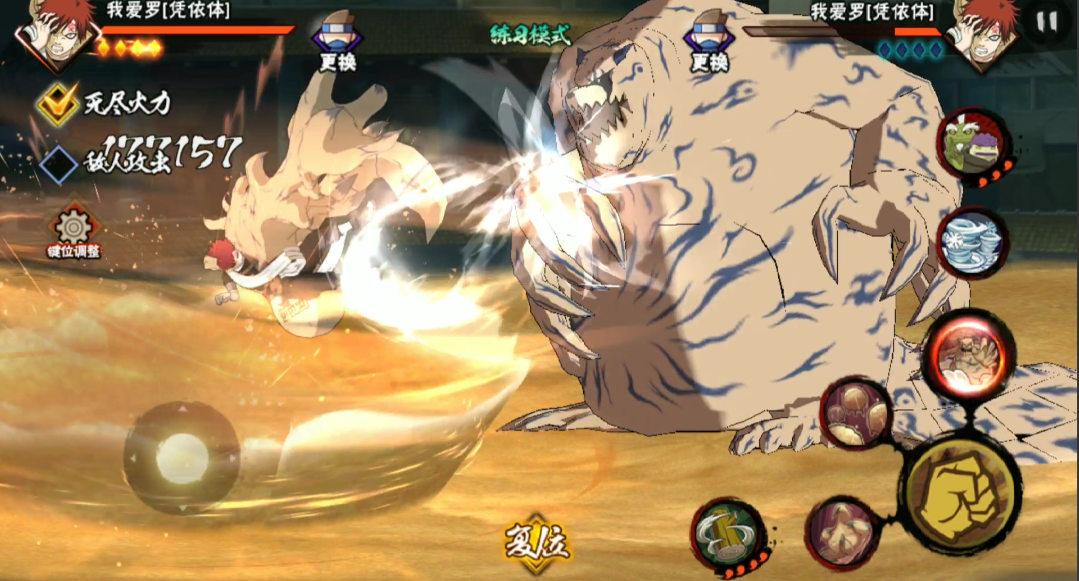The width and height of the screenshot is (1079, 581).
Task: Tap the virtual joystick center knob
Action: pos(182,458)
